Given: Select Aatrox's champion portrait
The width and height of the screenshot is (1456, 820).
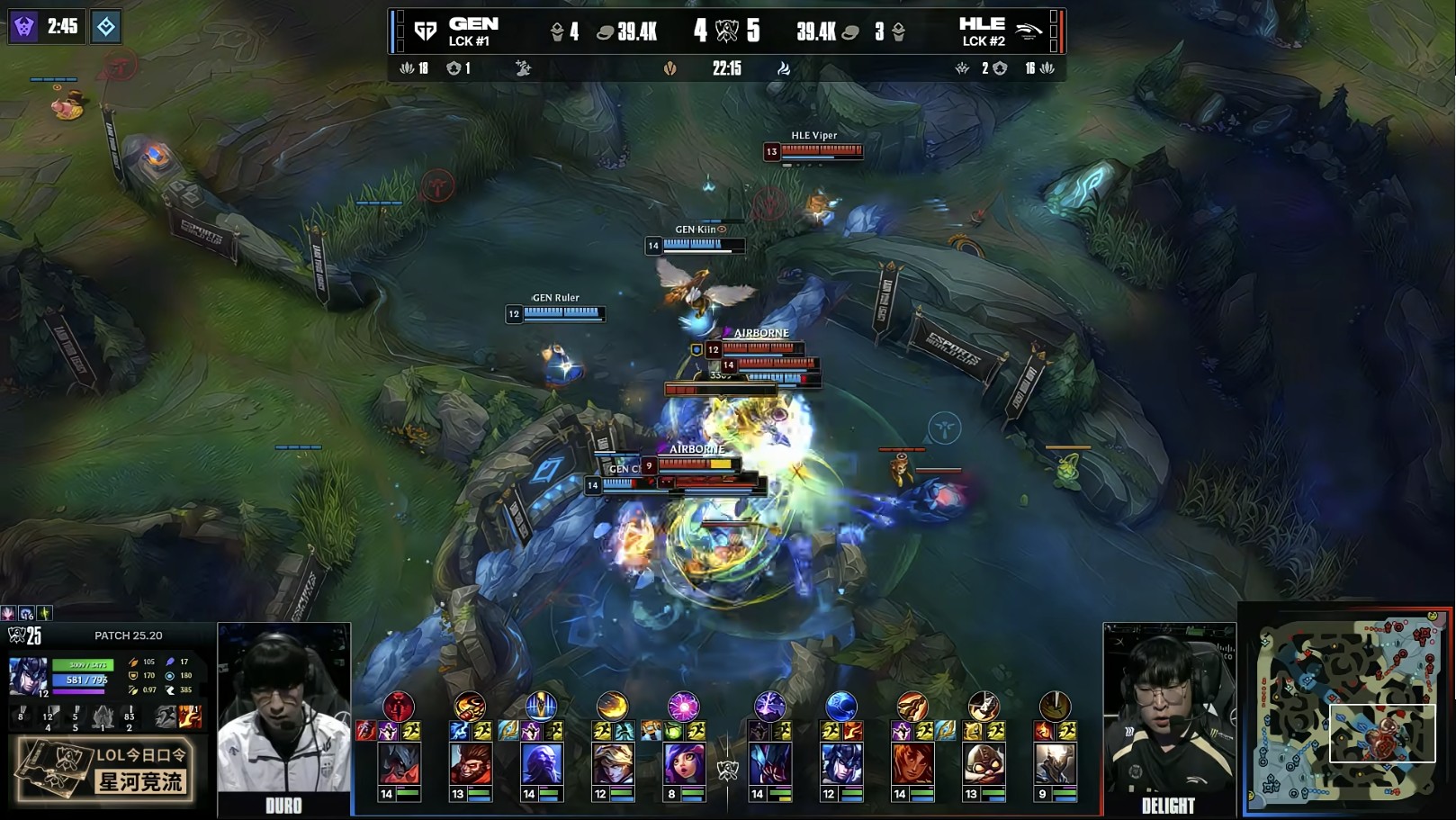Looking at the screenshot, I should coord(399,764).
